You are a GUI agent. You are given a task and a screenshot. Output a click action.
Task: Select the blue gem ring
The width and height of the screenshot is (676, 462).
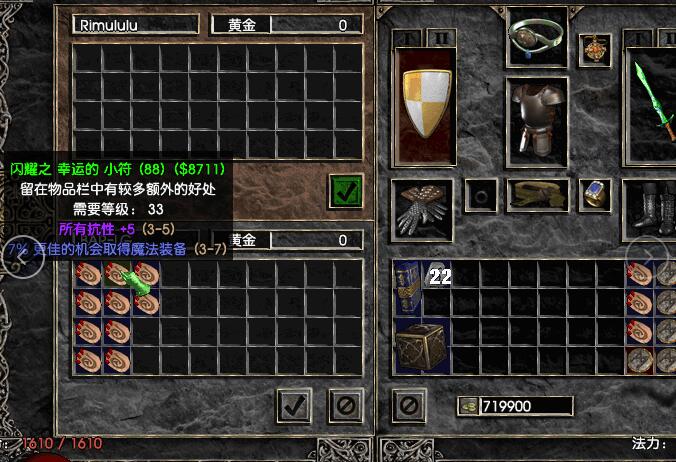tap(596, 193)
